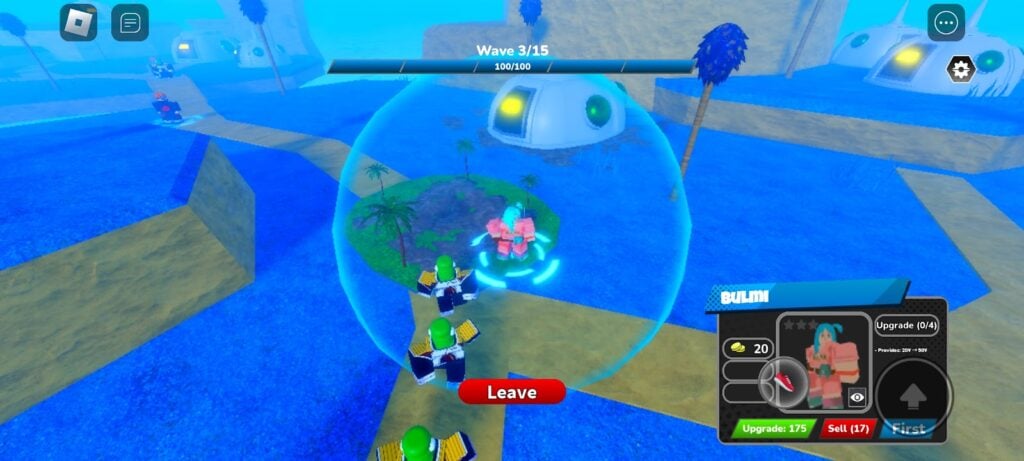The height and width of the screenshot is (461, 1024).
Task: Open game settings with the gear icon
Action: tap(961, 69)
